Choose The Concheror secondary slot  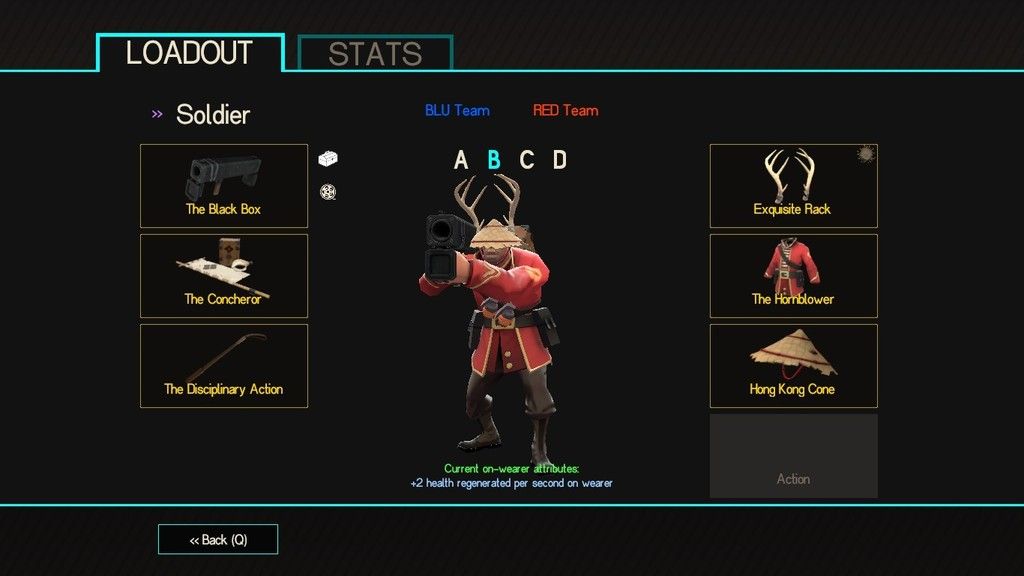coord(224,276)
